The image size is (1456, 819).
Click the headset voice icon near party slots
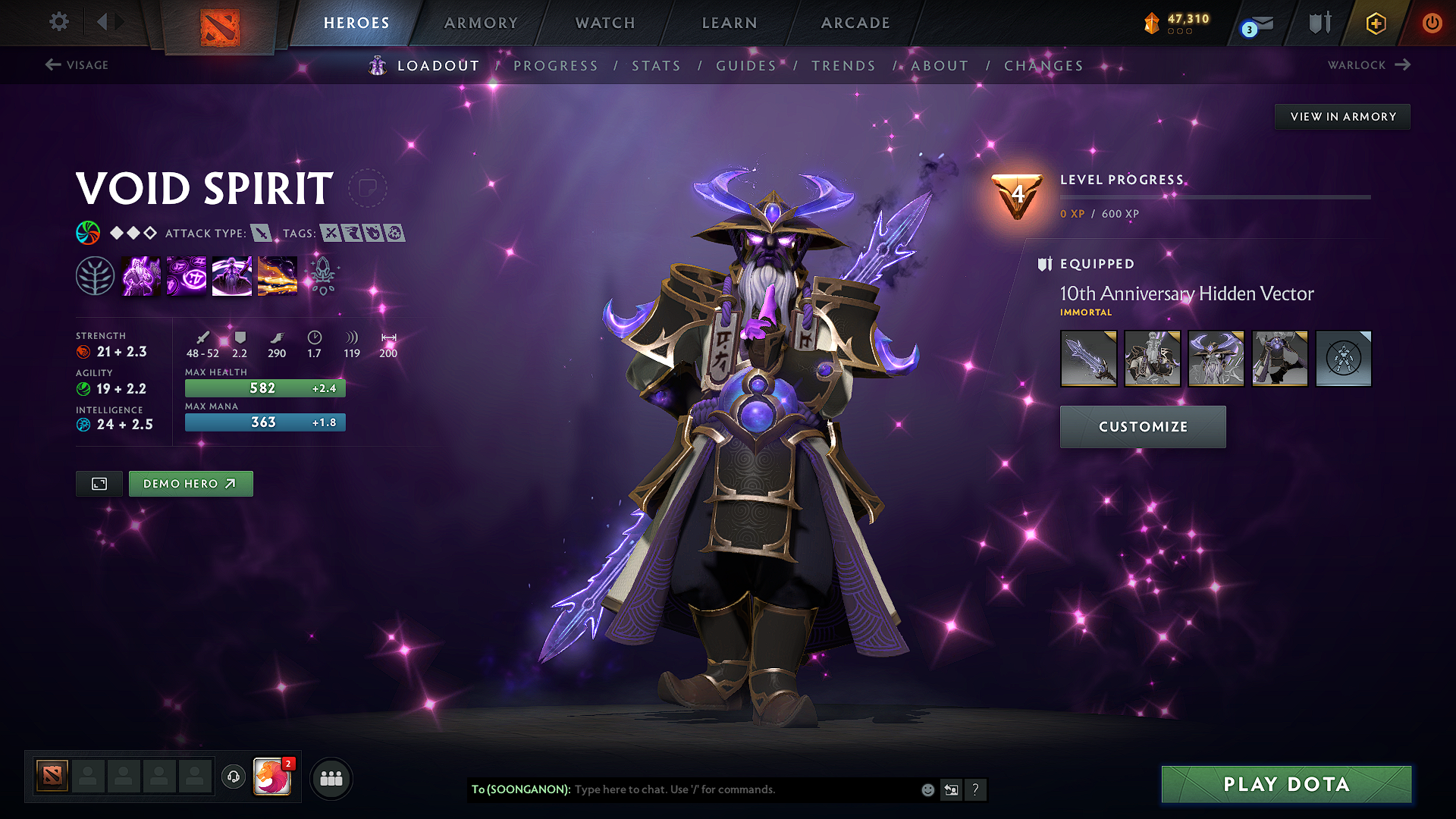point(233,777)
